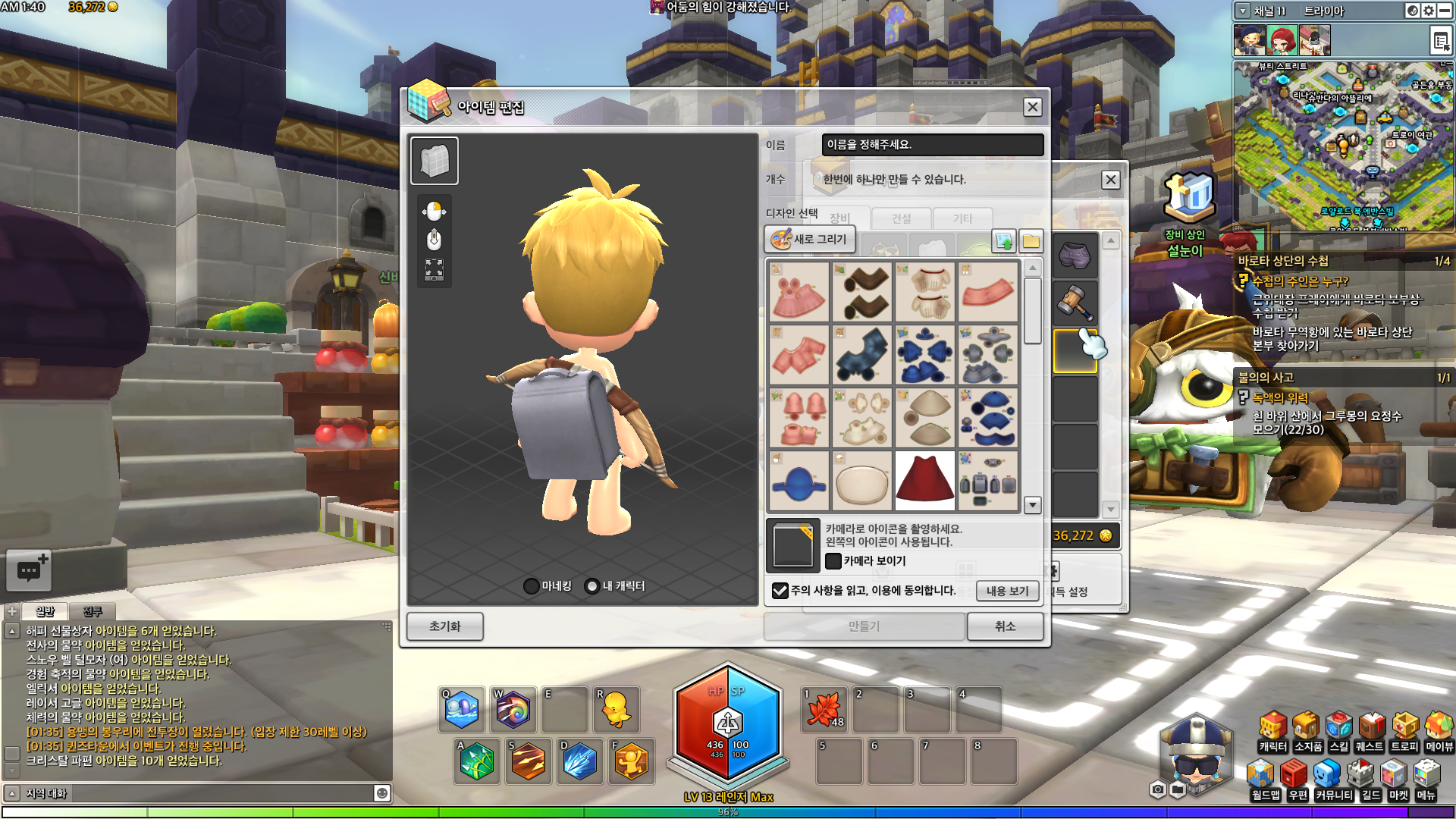Click the item name input field
The image size is (1456, 819).
[932, 145]
